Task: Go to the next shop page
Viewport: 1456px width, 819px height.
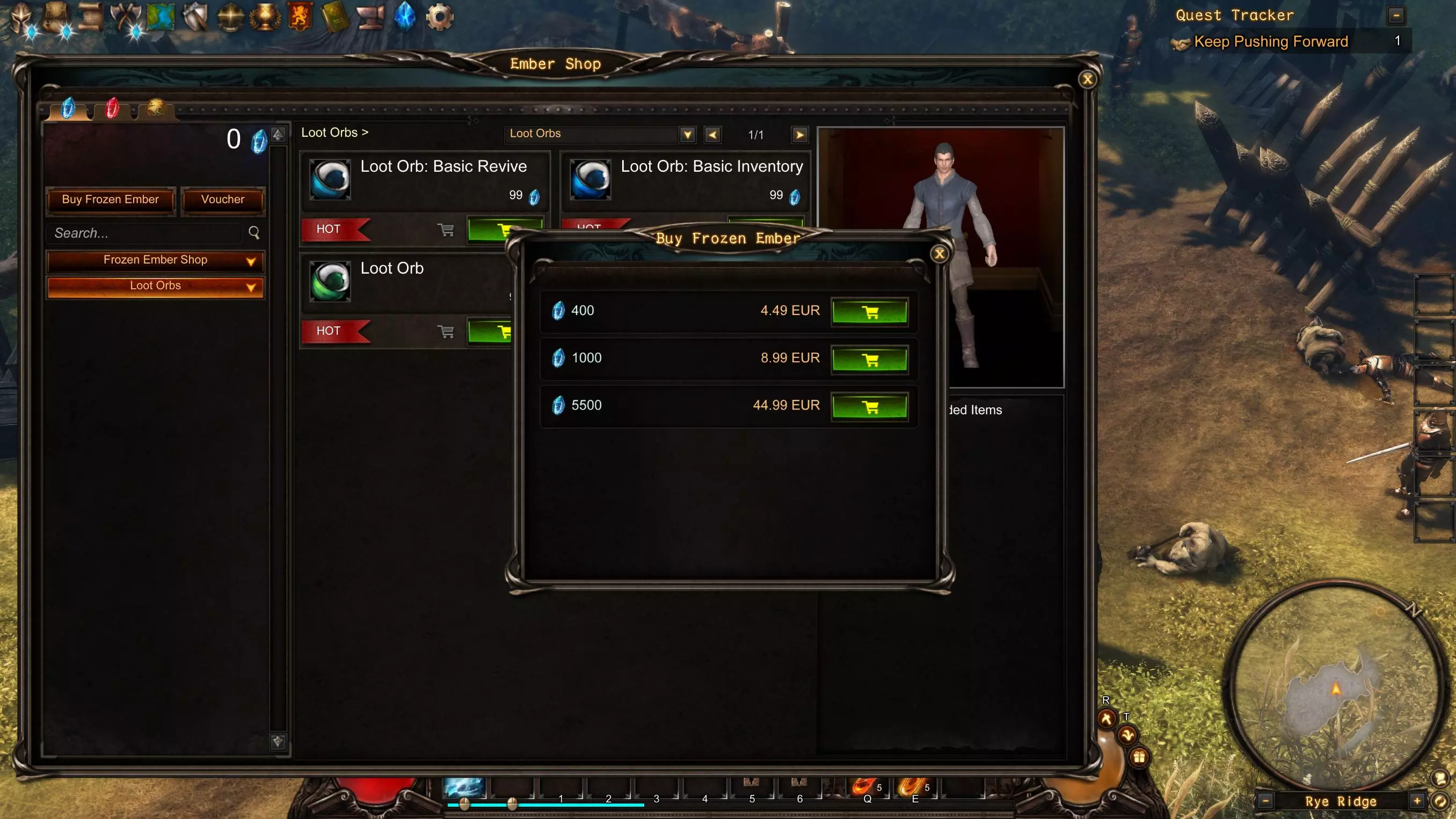Action: (x=799, y=135)
